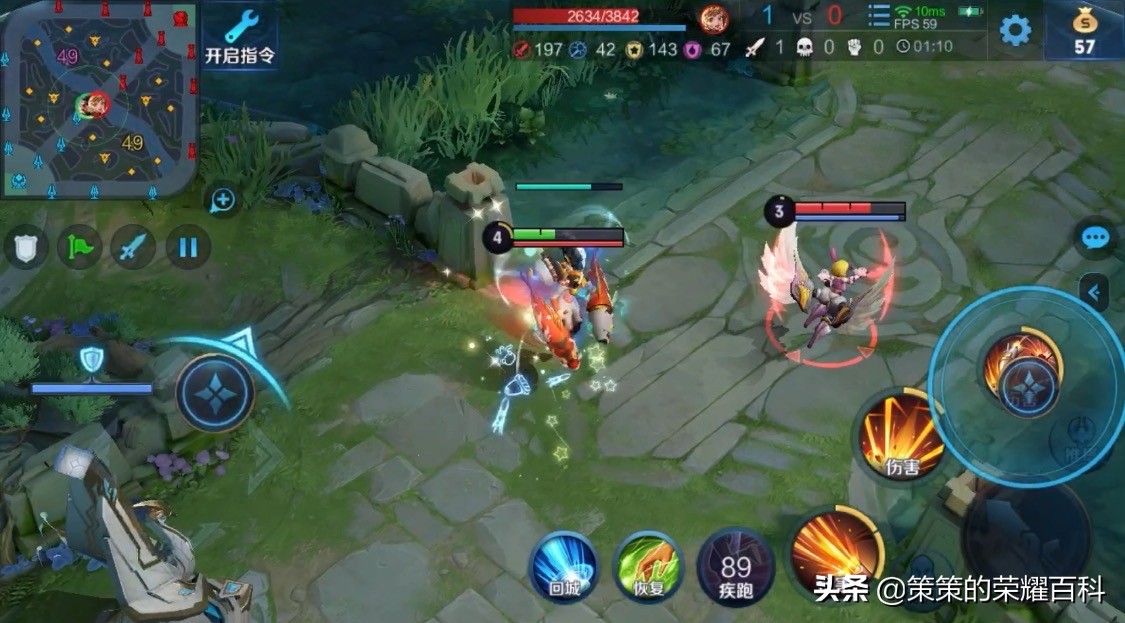Activate the 伤害 fiery burst skill

(x=900, y=434)
